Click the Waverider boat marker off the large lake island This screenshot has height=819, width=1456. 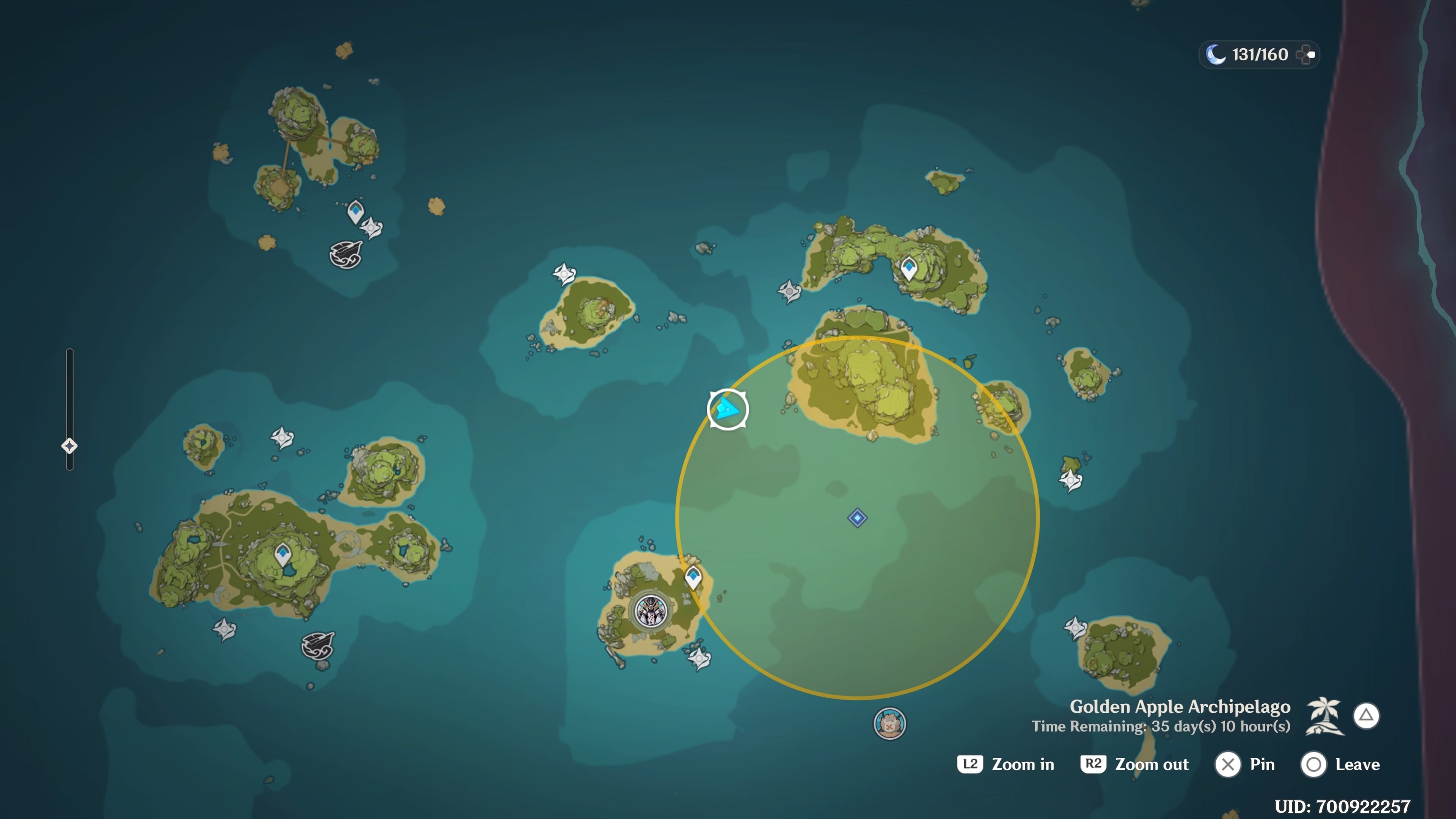[x=318, y=645]
